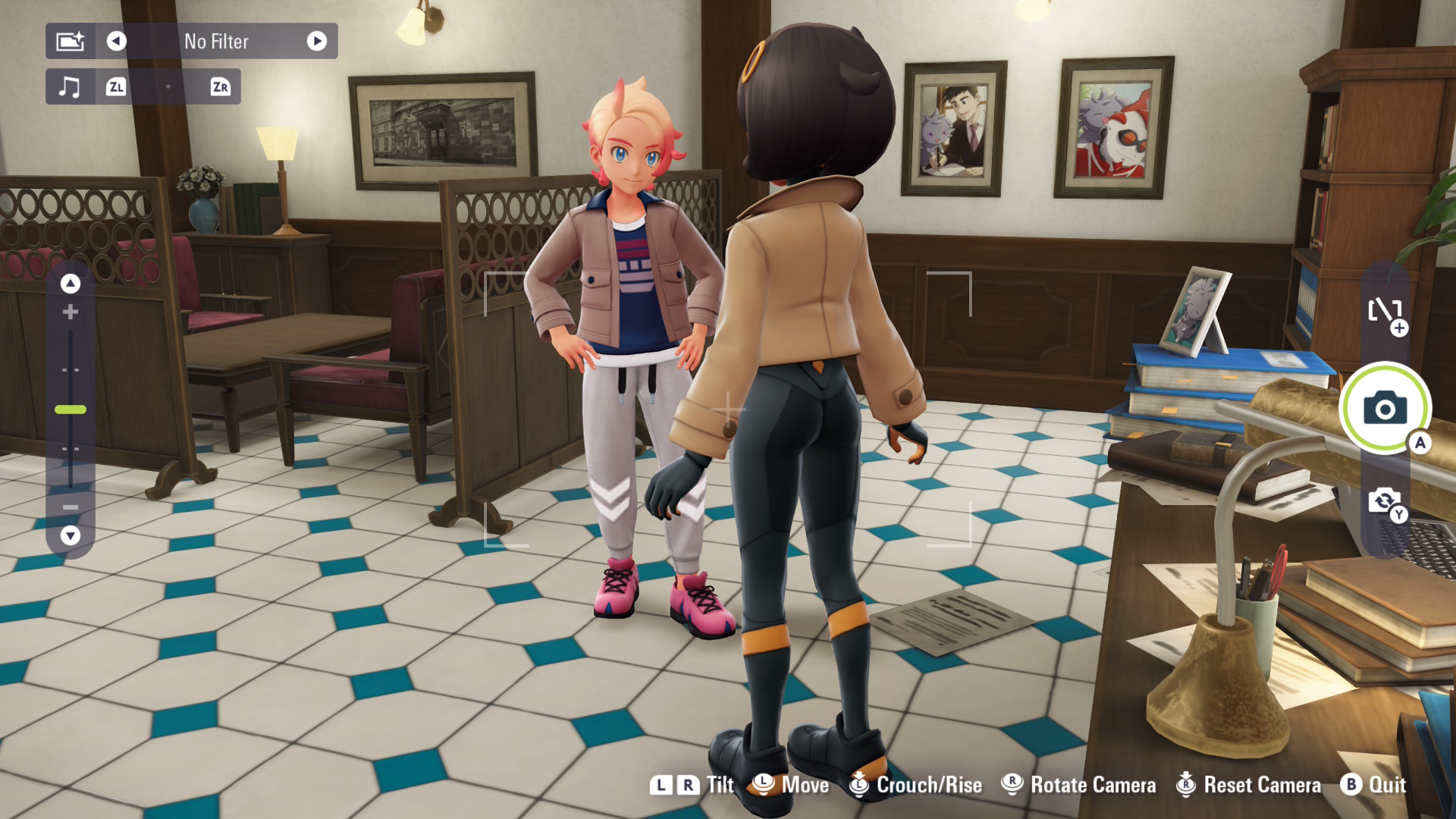The image size is (1456, 819).
Task: Take a photo with the camera shutter button
Action: pos(1385,408)
